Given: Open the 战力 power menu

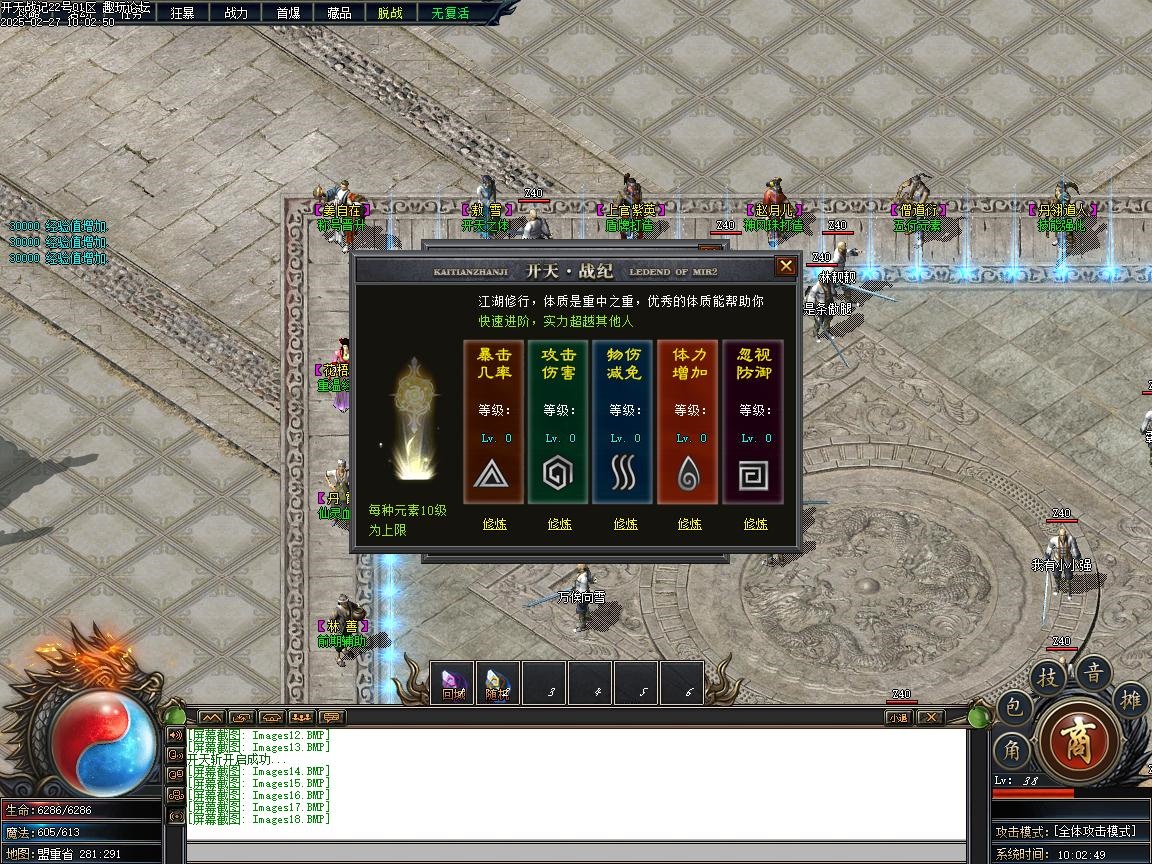Looking at the screenshot, I should (236, 13).
